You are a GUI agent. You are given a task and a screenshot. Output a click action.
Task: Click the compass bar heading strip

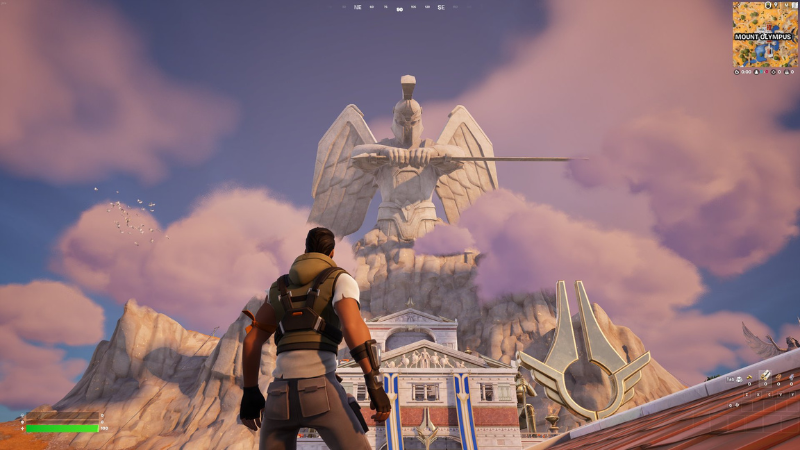400,8
